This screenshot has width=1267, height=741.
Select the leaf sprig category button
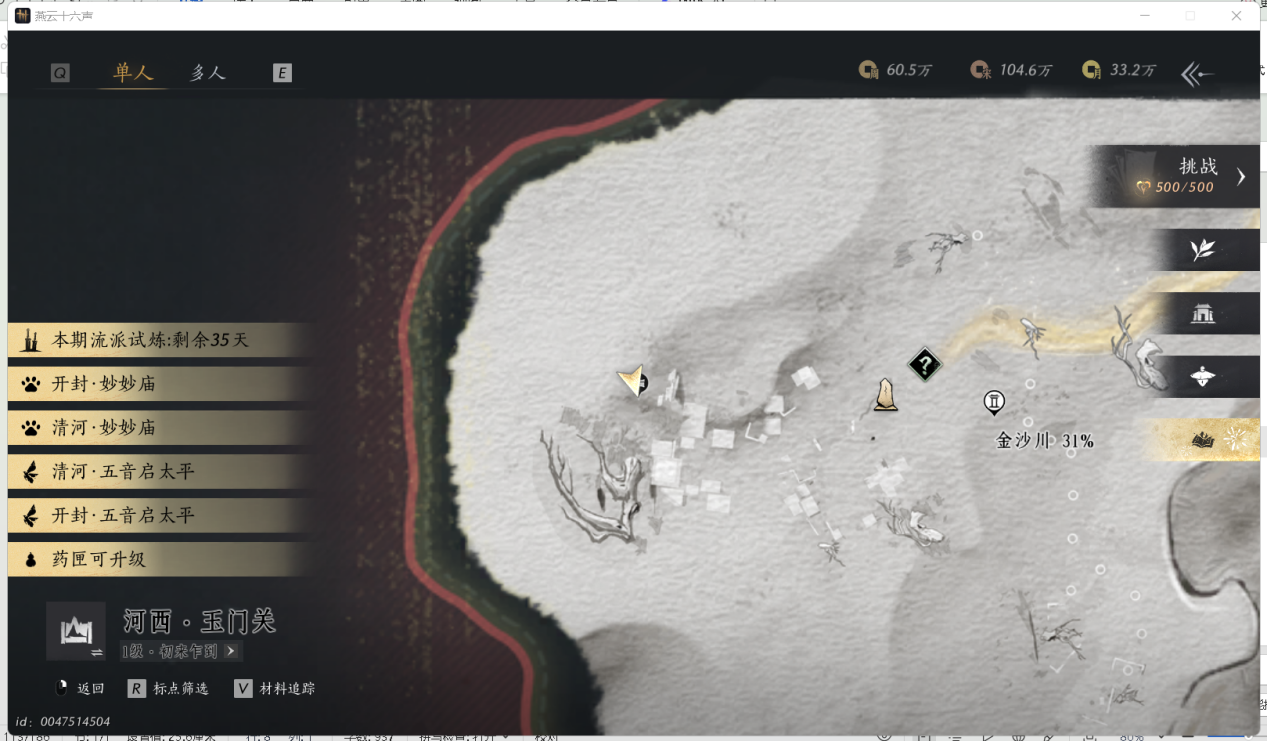(x=1203, y=250)
